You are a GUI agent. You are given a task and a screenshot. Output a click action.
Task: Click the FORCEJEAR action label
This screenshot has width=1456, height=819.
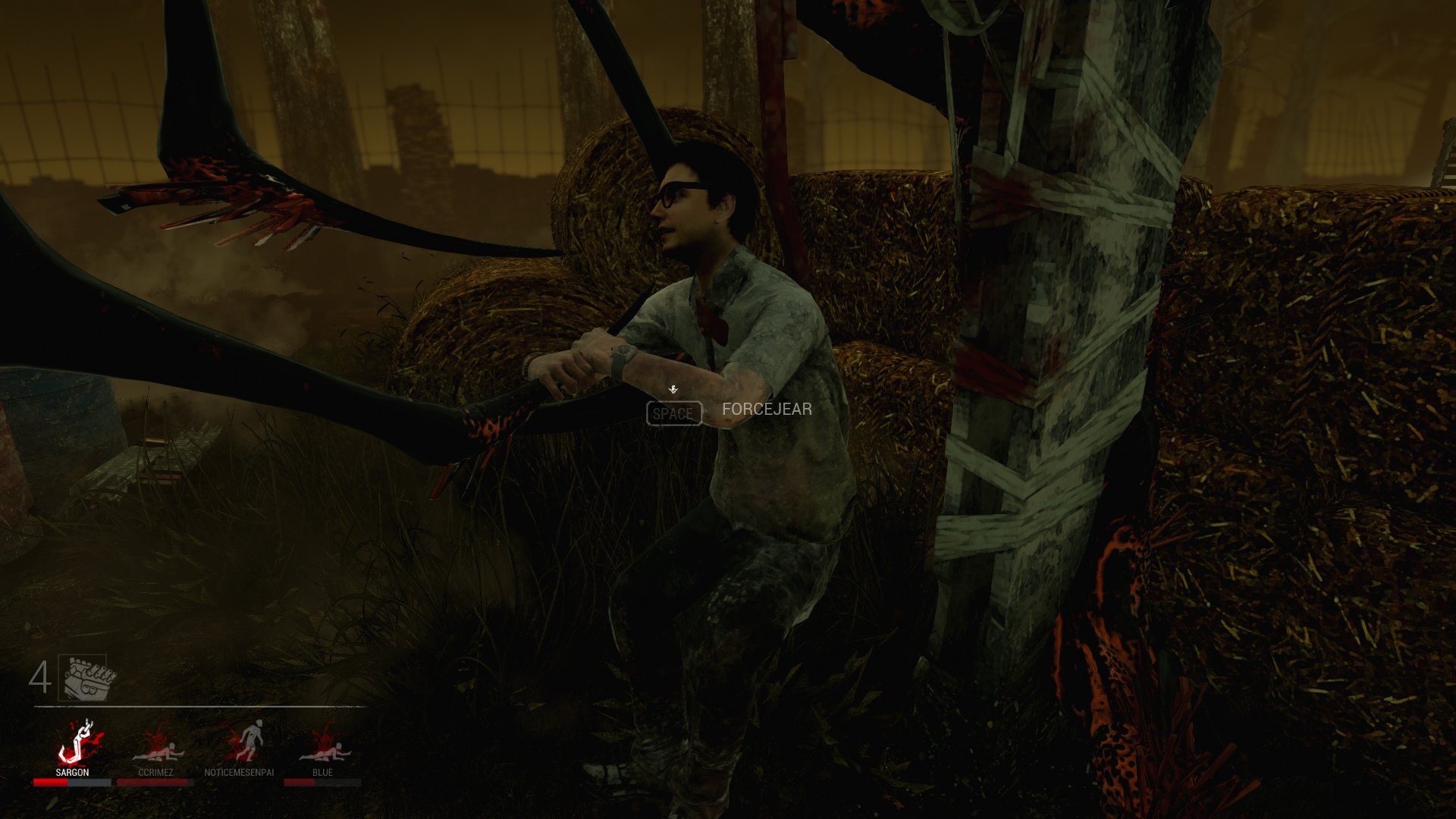coord(767,409)
